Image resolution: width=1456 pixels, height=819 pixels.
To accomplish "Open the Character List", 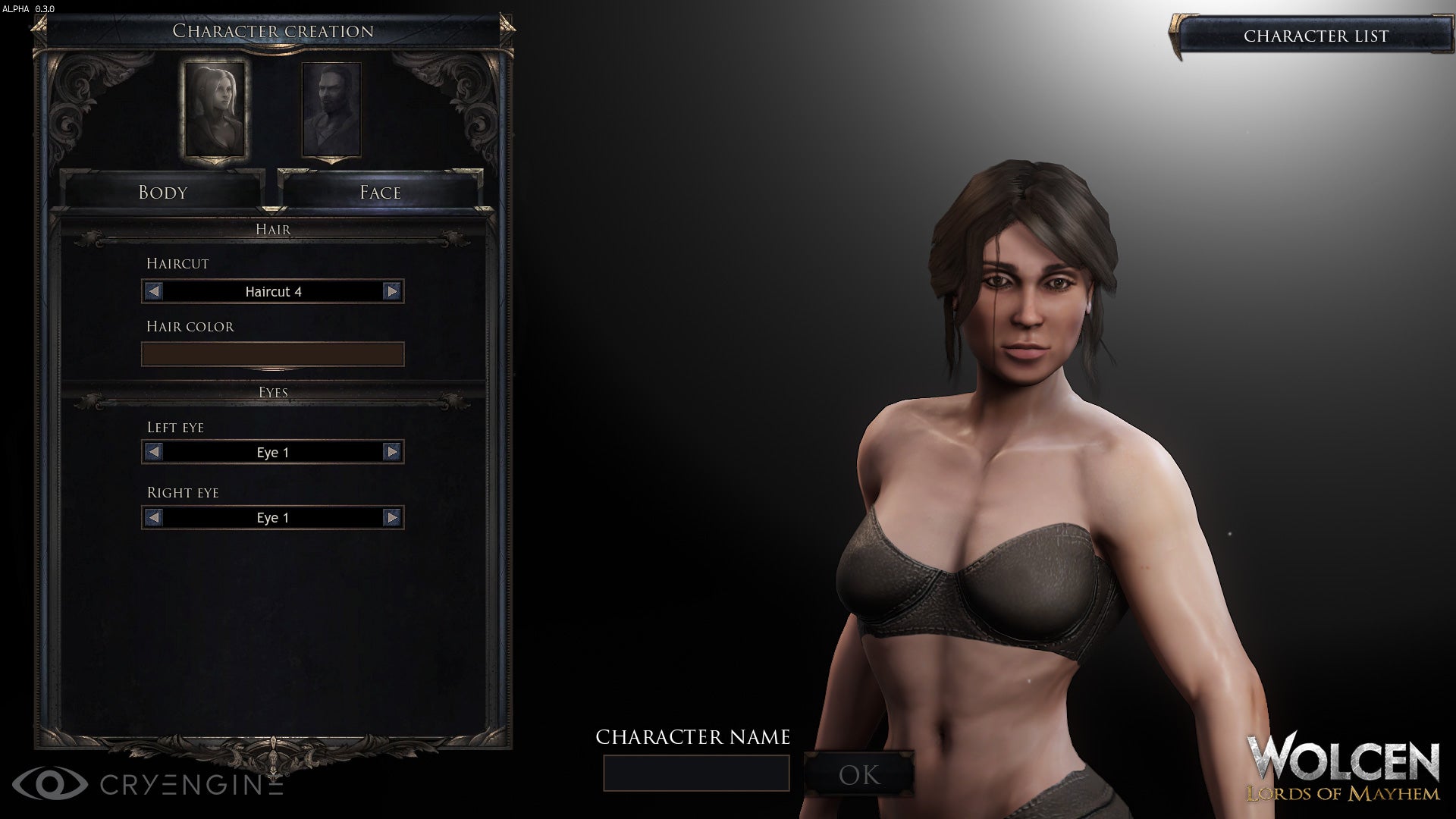I will (x=1317, y=35).
